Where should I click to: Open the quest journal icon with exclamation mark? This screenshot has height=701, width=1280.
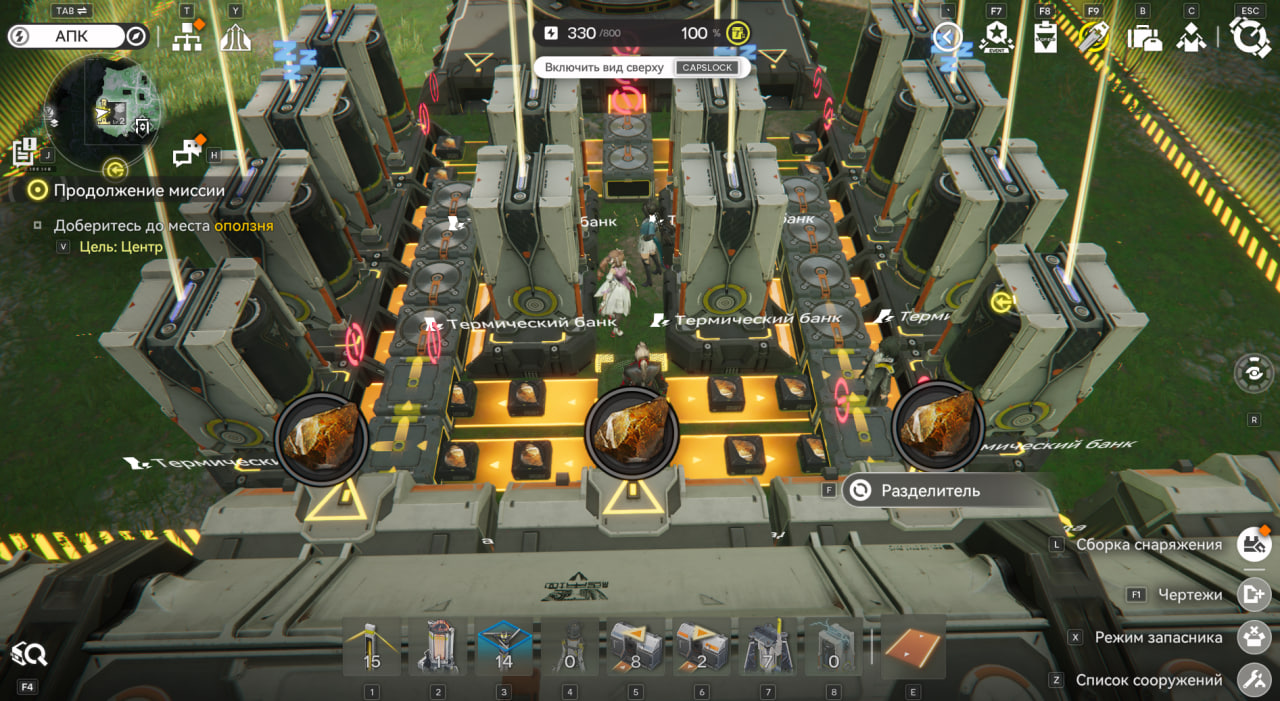coord(25,152)
